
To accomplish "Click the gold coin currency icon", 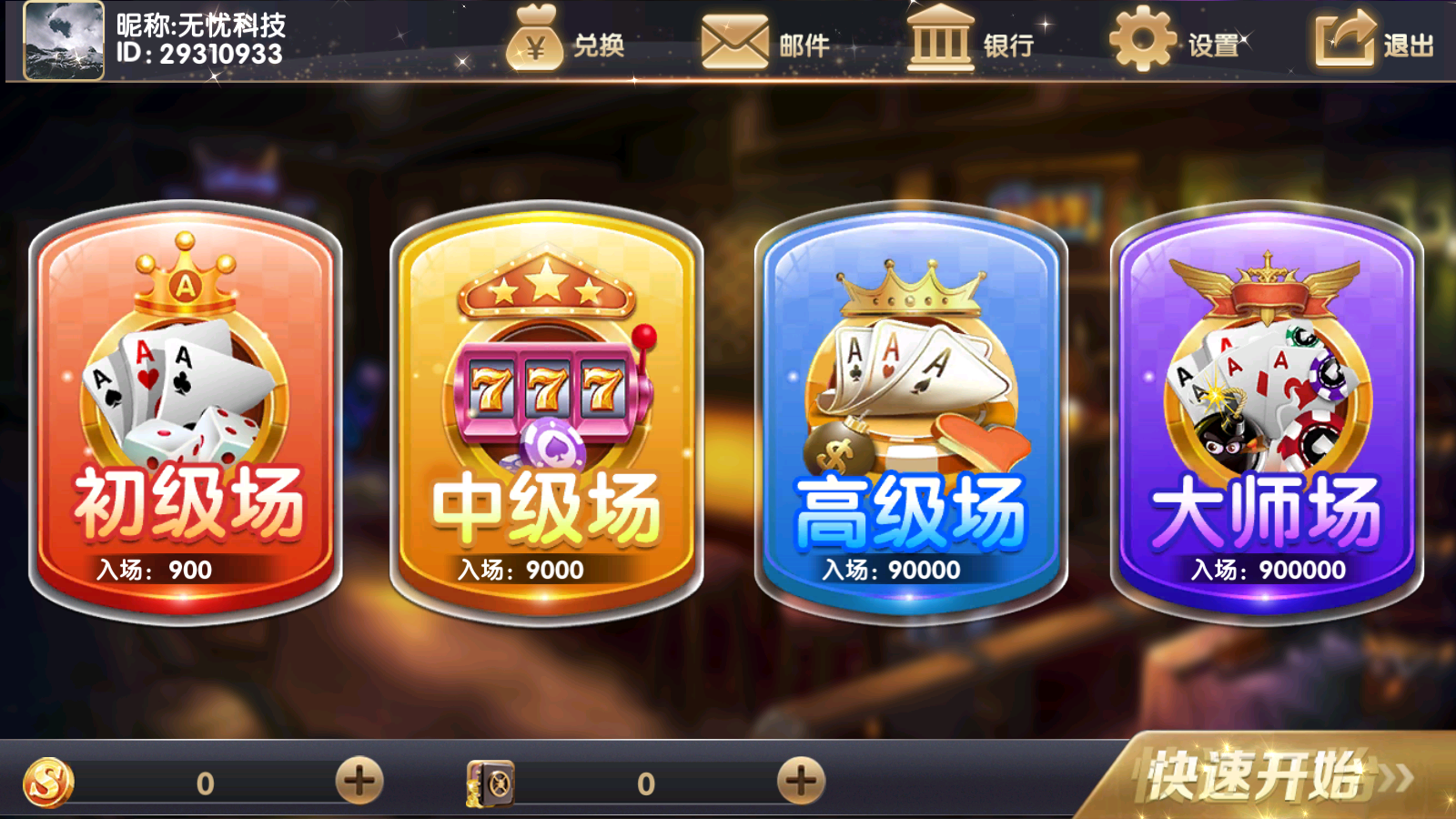I will [50, 780].
